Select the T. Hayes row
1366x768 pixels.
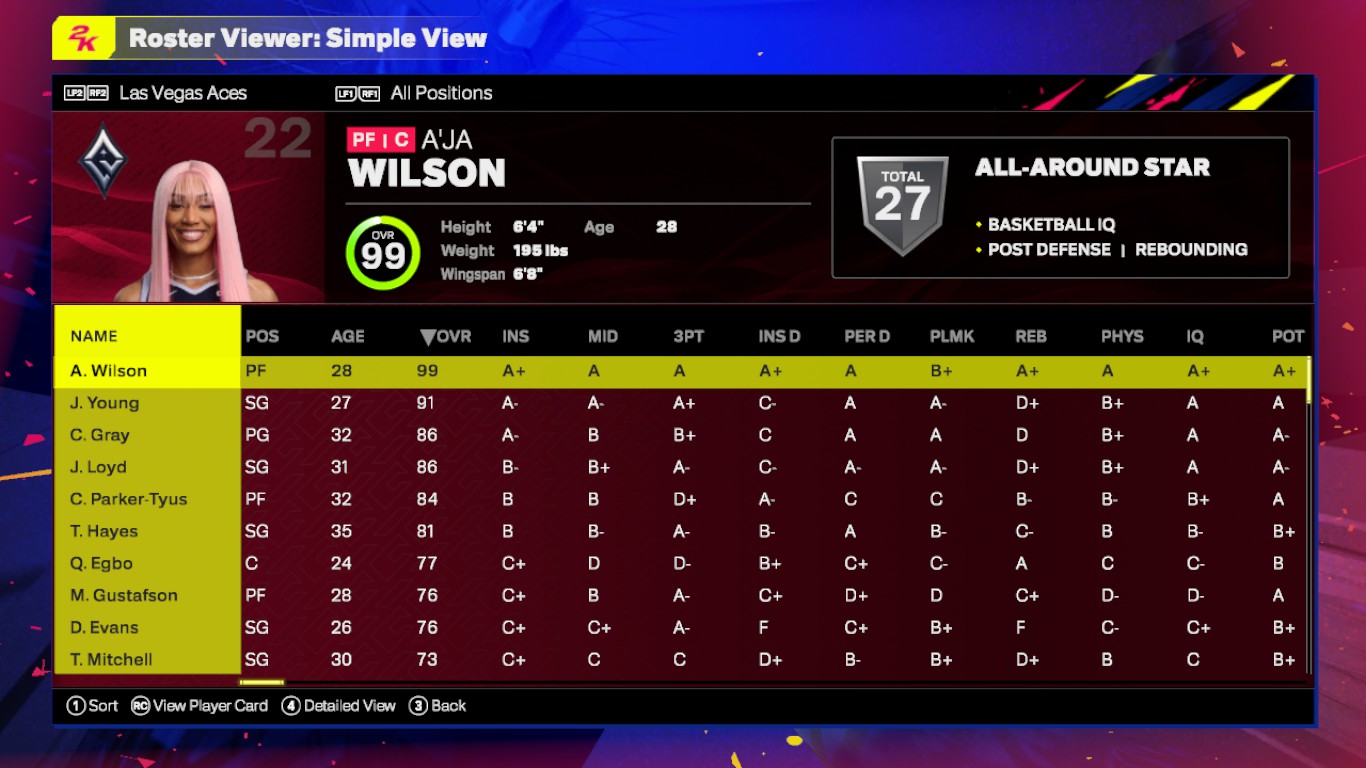coord(104,531)
